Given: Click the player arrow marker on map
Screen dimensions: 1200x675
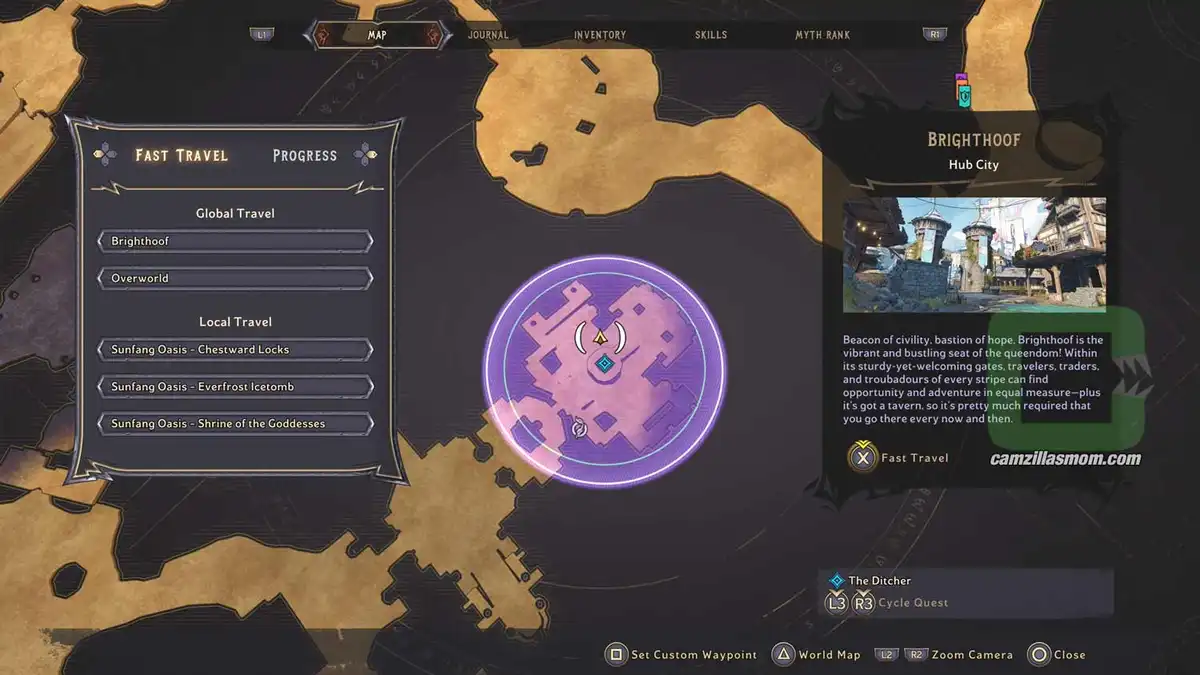Looking at the screenshot, I should (x=601, y=337).
